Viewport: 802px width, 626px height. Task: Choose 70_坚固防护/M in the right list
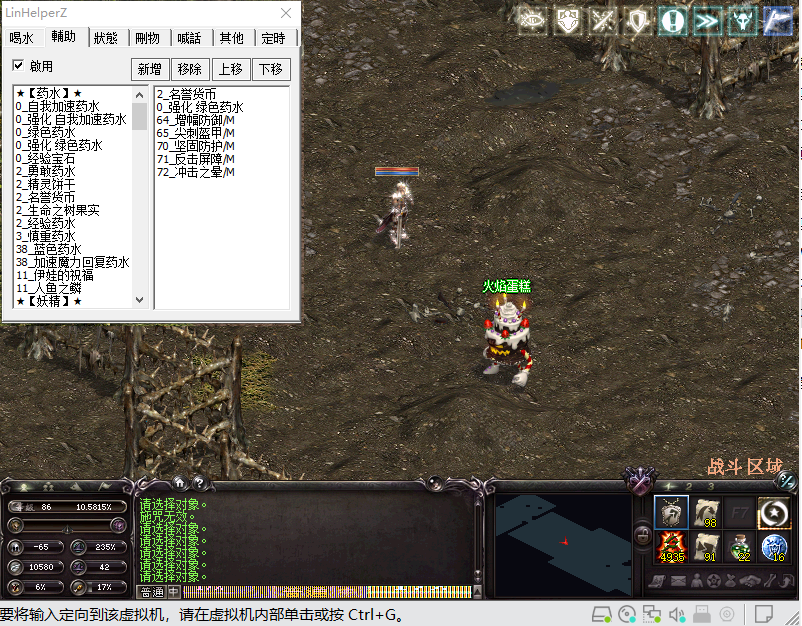pyautogui.click(x=195, y=146)
